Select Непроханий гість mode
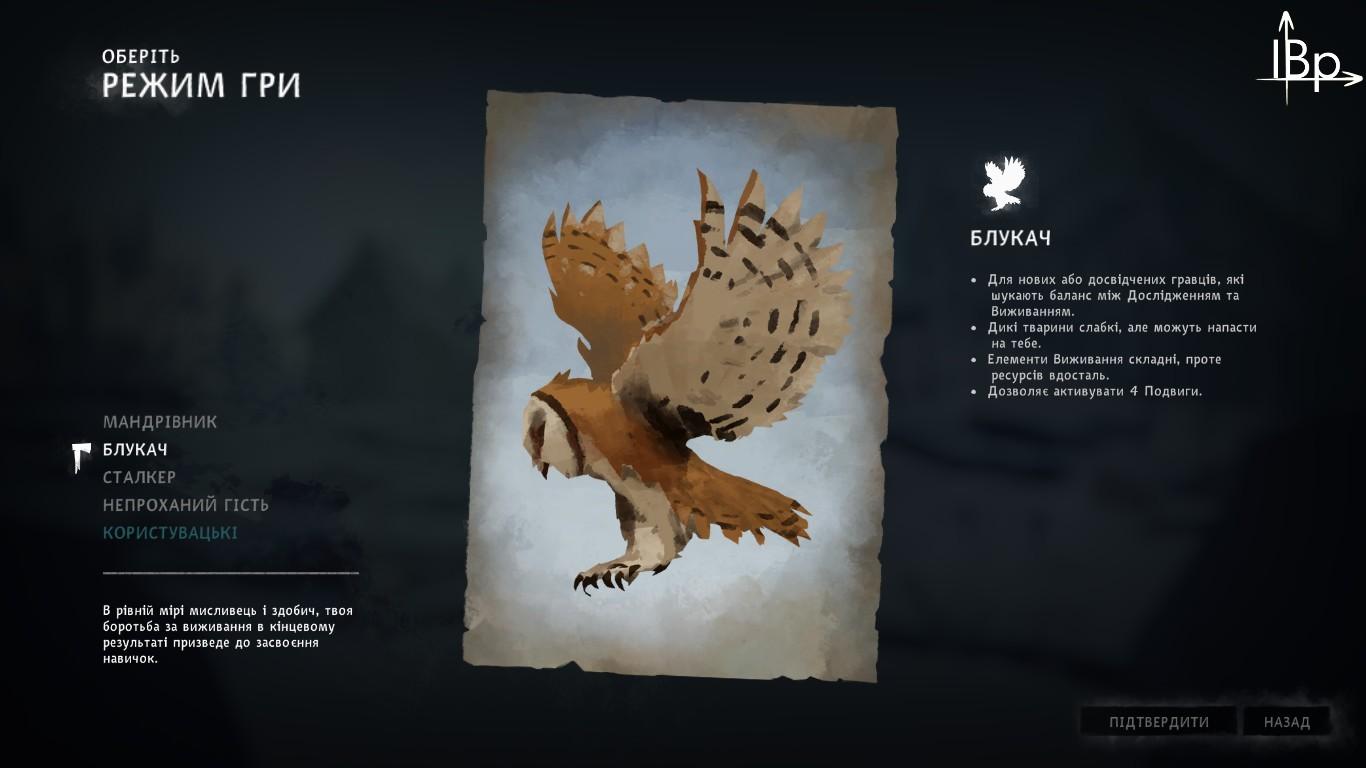This screenshot has width=1366, height=768. pos(186,505)
